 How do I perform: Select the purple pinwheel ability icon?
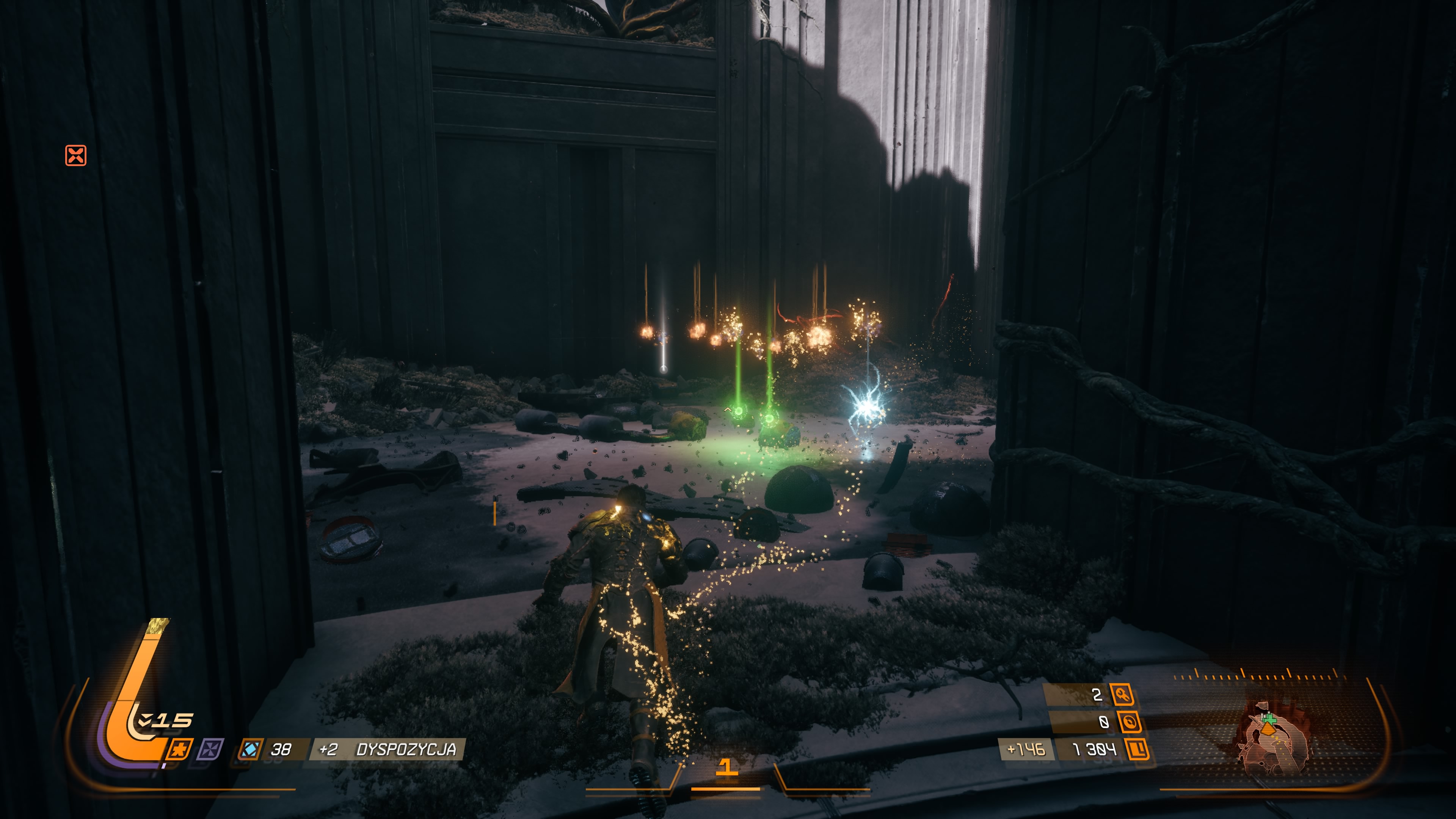pyautogui.click(x=210, y=750)
